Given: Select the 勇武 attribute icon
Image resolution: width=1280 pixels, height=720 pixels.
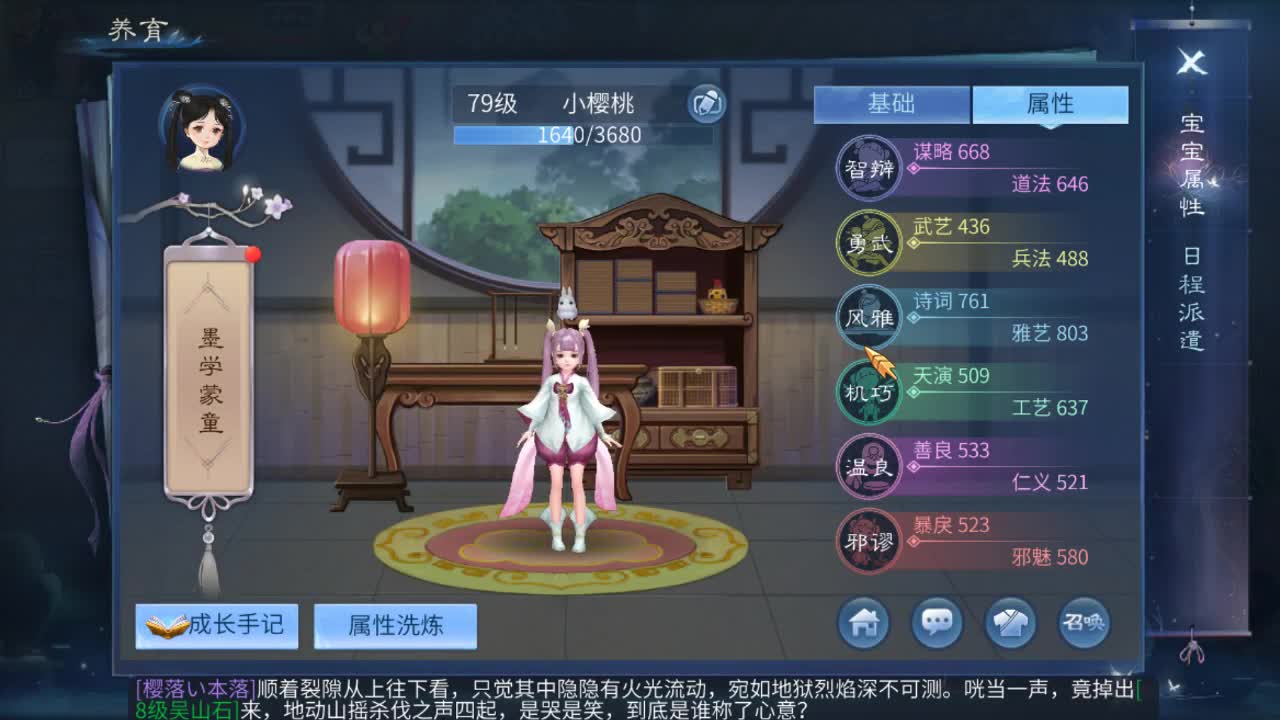Looking at the screenshot, I should coord(868,243).
